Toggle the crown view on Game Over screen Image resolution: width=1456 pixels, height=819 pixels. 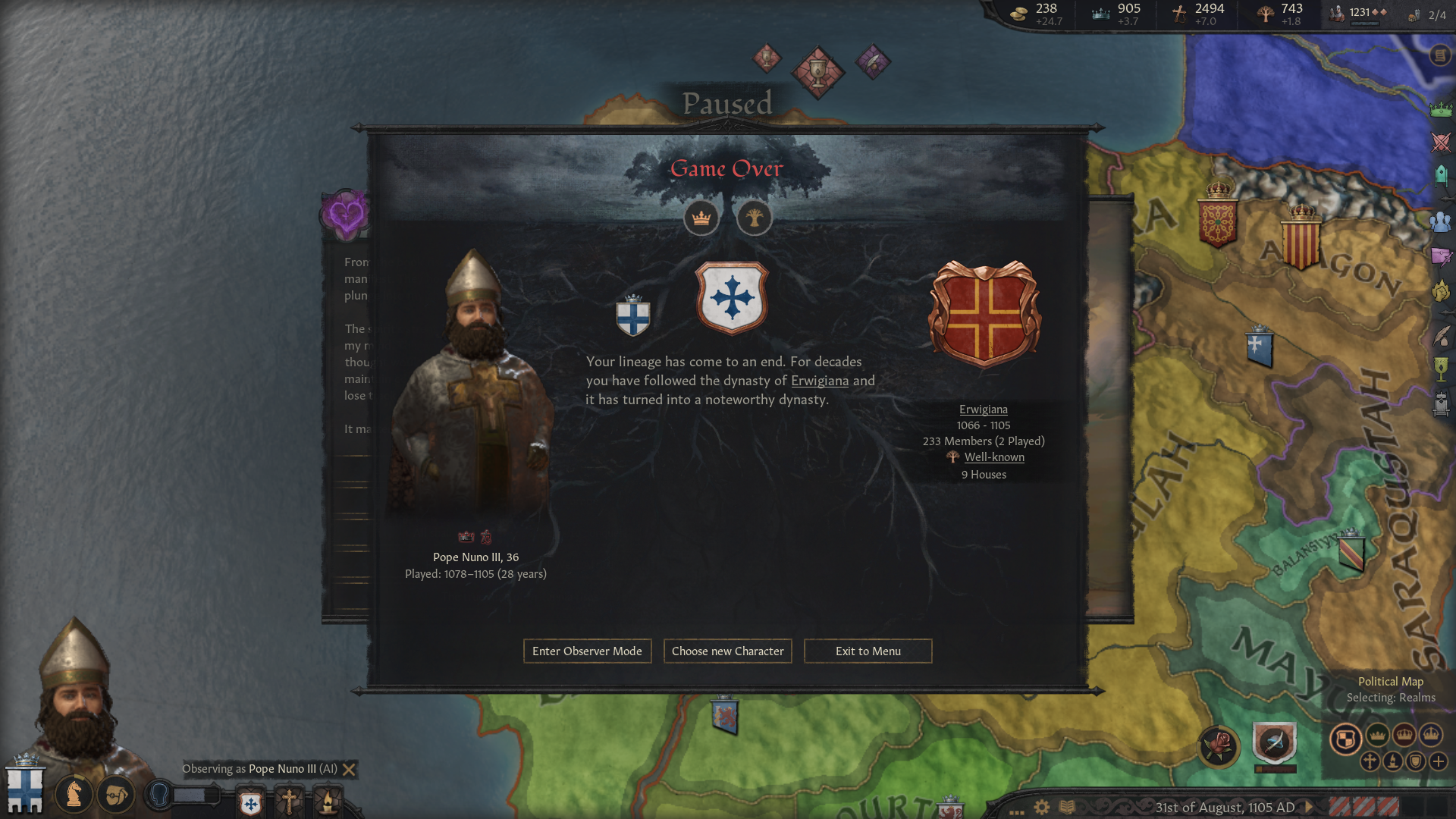click(x=701, y=218)
